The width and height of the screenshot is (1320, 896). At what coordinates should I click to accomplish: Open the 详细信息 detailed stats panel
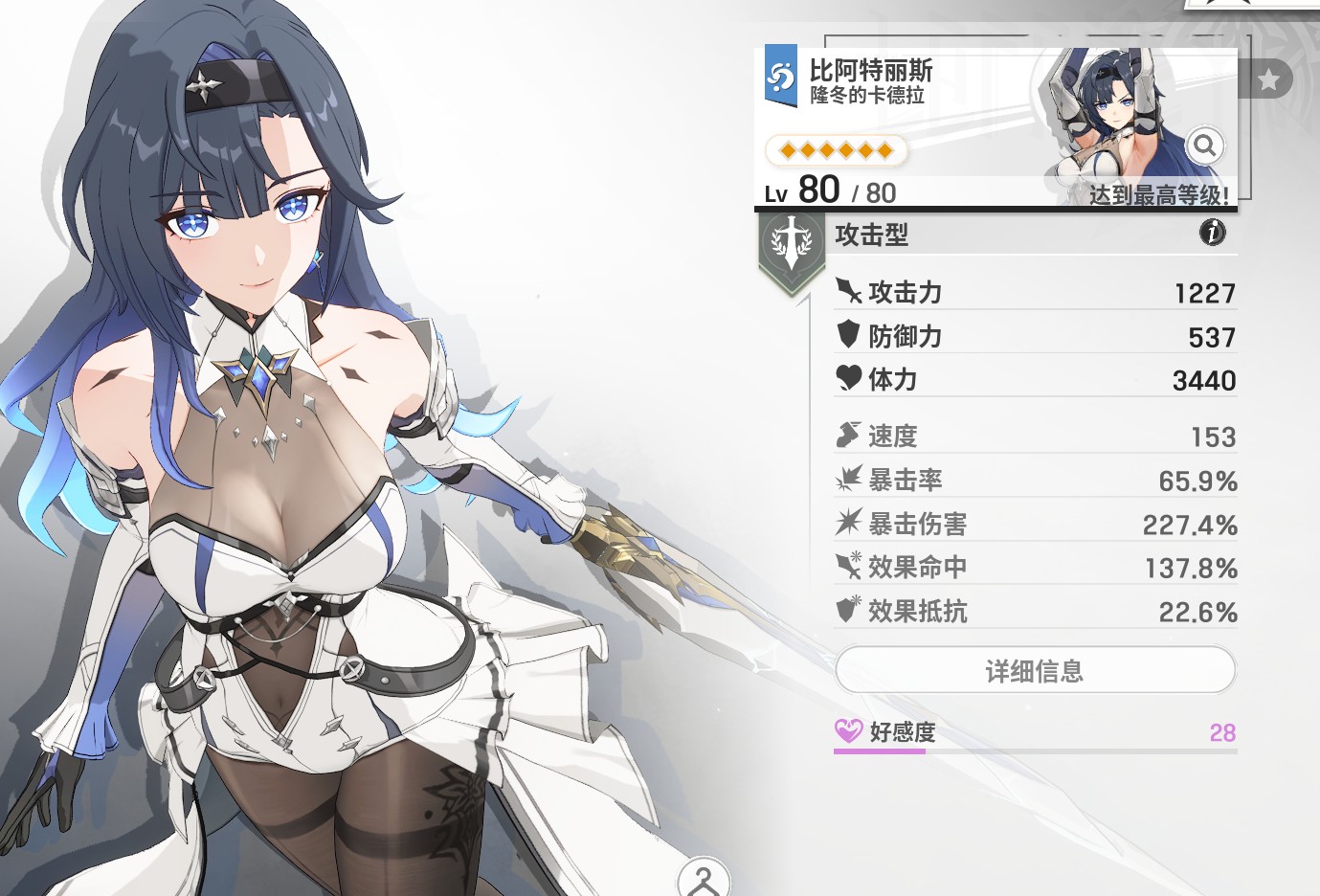[x=1035, y=671]
